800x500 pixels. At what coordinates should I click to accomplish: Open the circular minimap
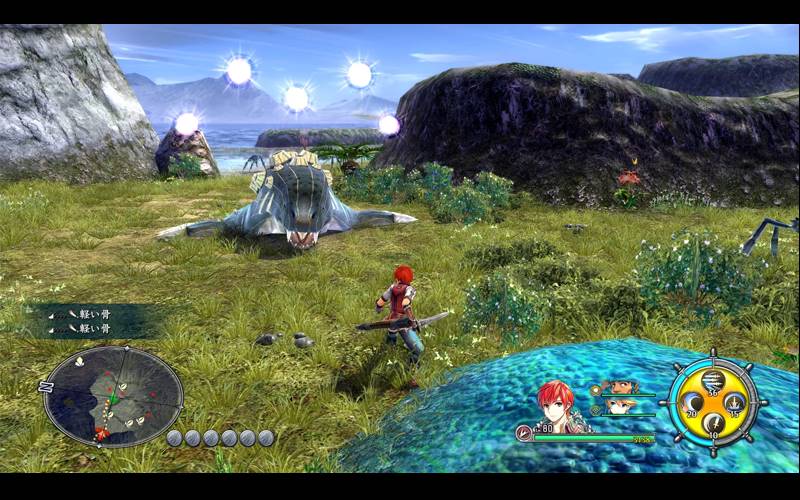(x=113, y=396)
